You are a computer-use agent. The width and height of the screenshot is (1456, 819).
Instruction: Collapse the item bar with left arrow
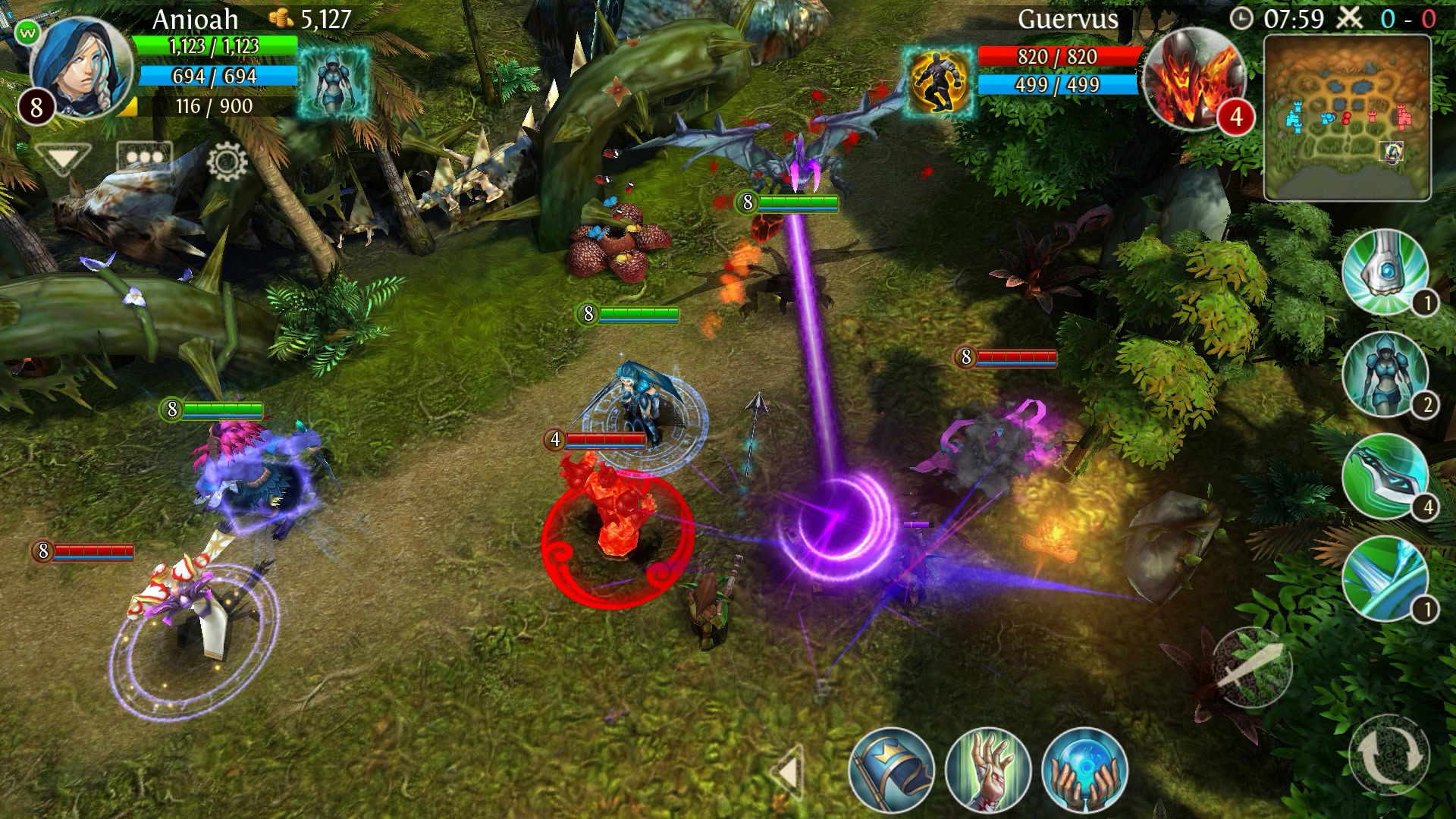789,773
